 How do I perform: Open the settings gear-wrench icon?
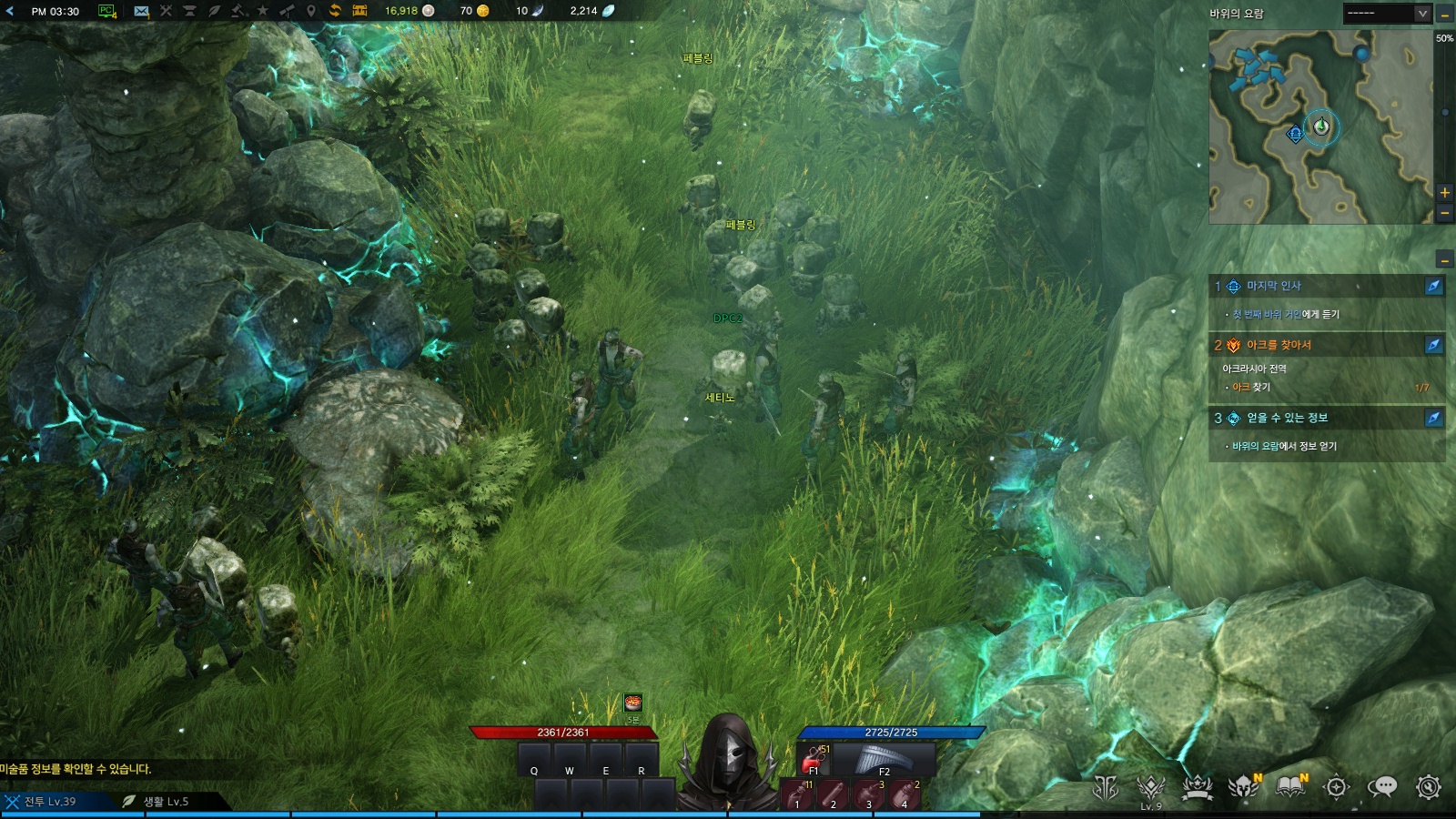point(1429,787)
